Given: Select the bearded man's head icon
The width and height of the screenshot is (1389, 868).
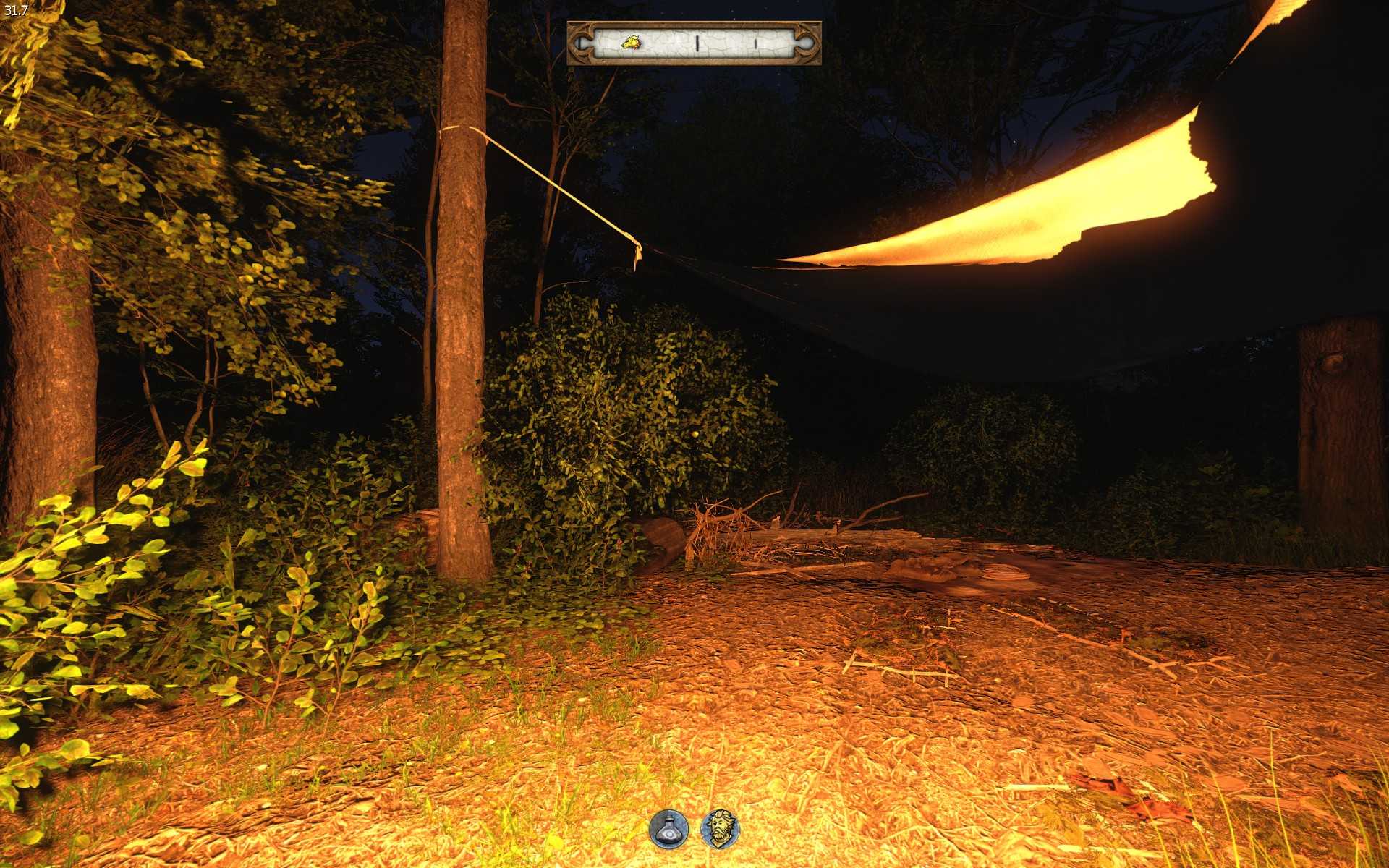Looking at the screenshot, I should [x=721, y=828].
